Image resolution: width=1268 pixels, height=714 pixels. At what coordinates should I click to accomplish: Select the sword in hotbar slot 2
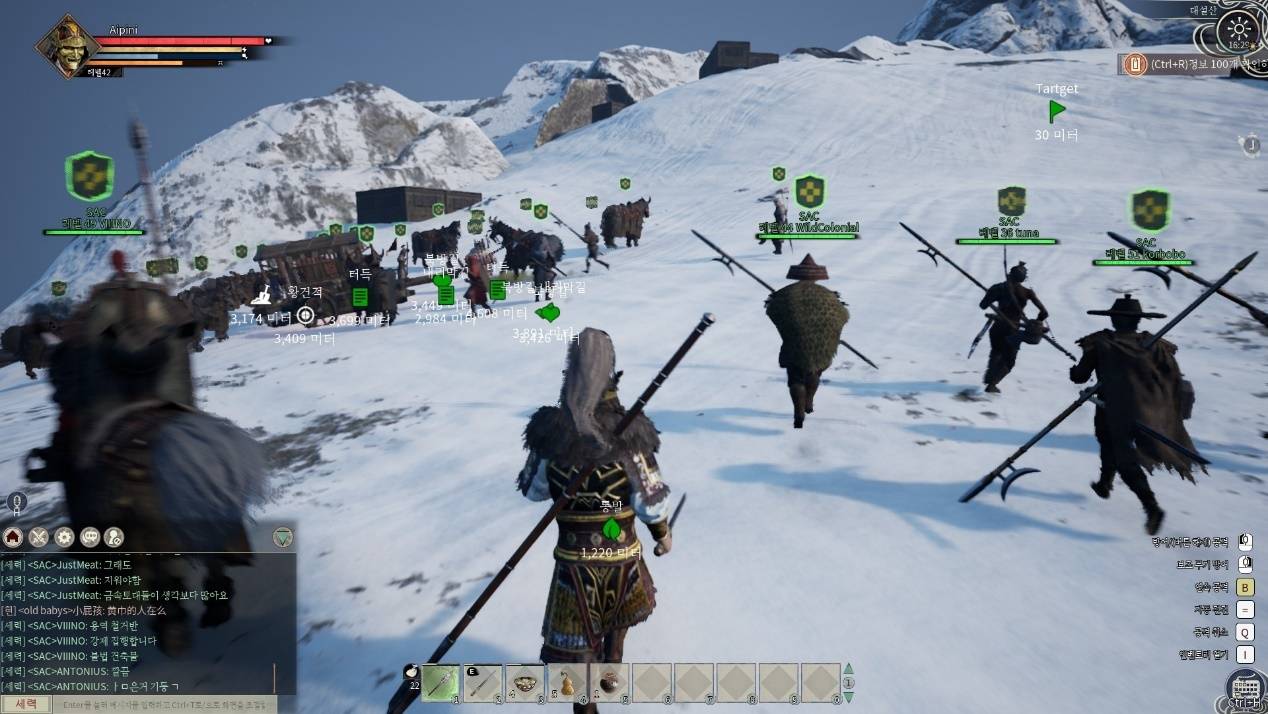[x=483, y=682]
